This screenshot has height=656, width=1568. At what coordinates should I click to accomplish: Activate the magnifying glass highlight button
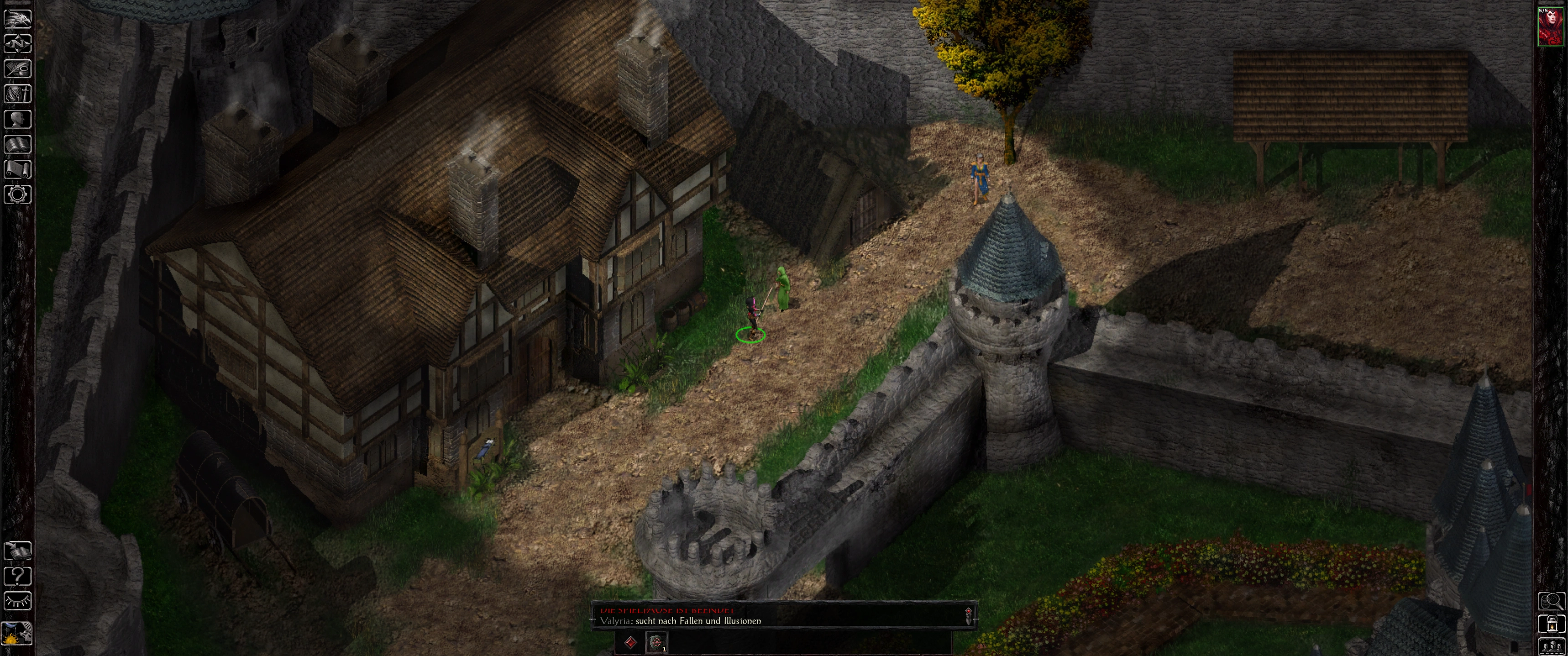coord(1552,601)
